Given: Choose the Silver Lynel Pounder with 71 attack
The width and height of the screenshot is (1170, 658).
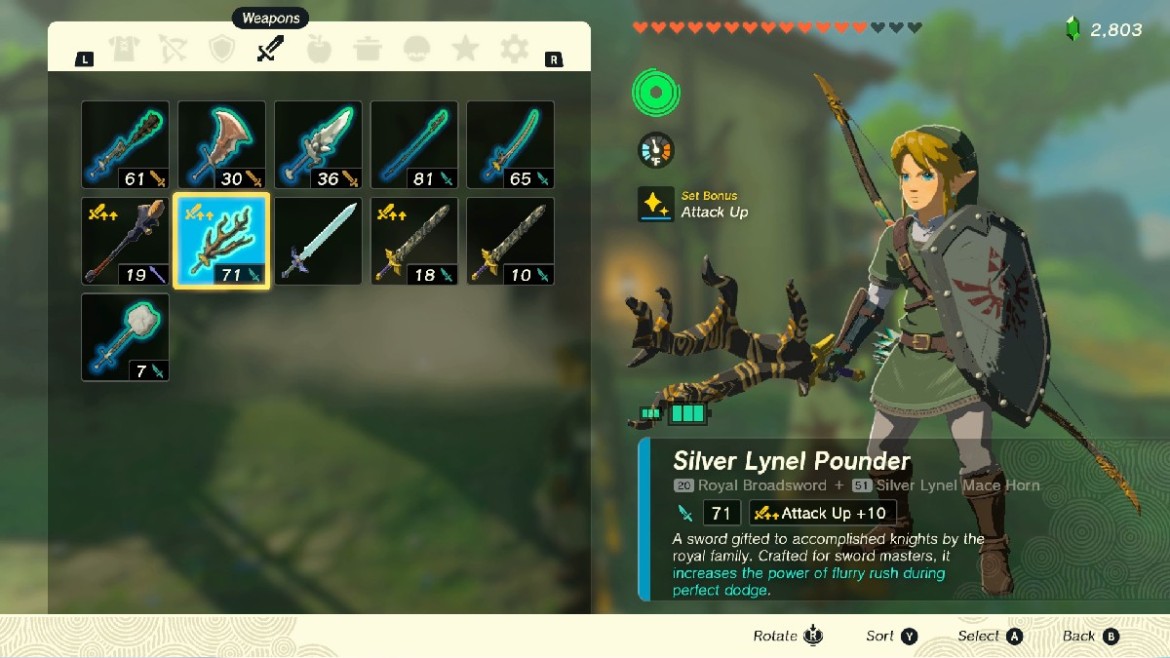Looking at the screenshot, I should pos(222,241).
